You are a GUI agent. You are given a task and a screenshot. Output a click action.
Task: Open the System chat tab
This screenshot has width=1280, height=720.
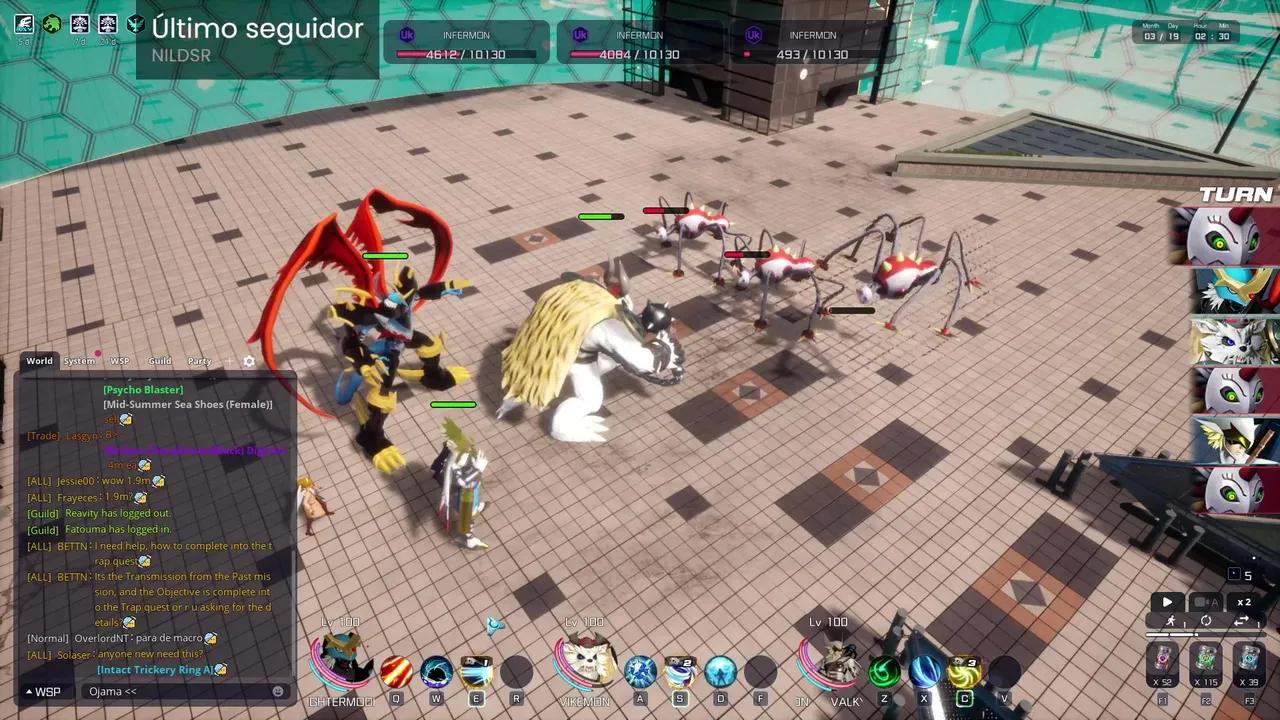[x=80, y=361]
